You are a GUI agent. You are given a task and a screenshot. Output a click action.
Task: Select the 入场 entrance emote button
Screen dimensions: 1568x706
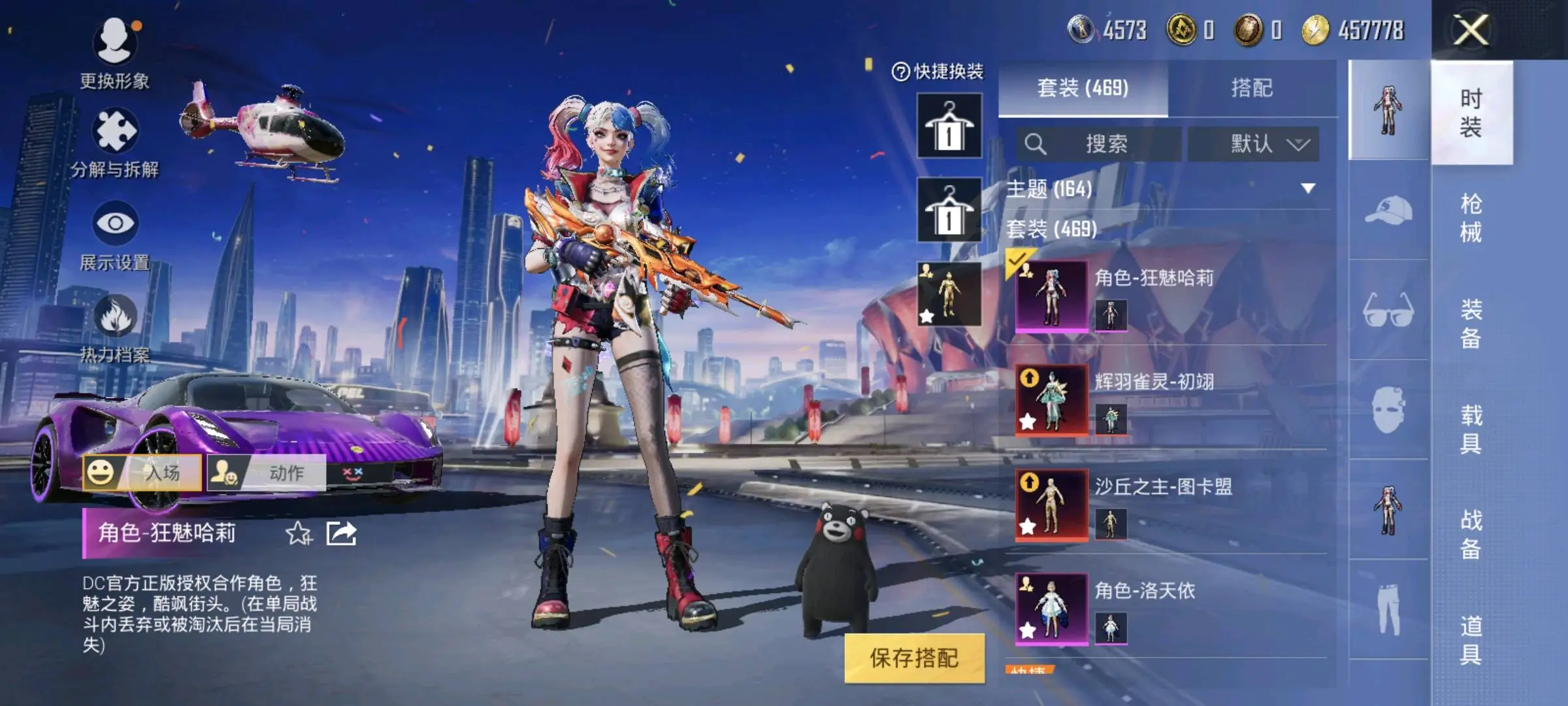(x=142, y=472)
